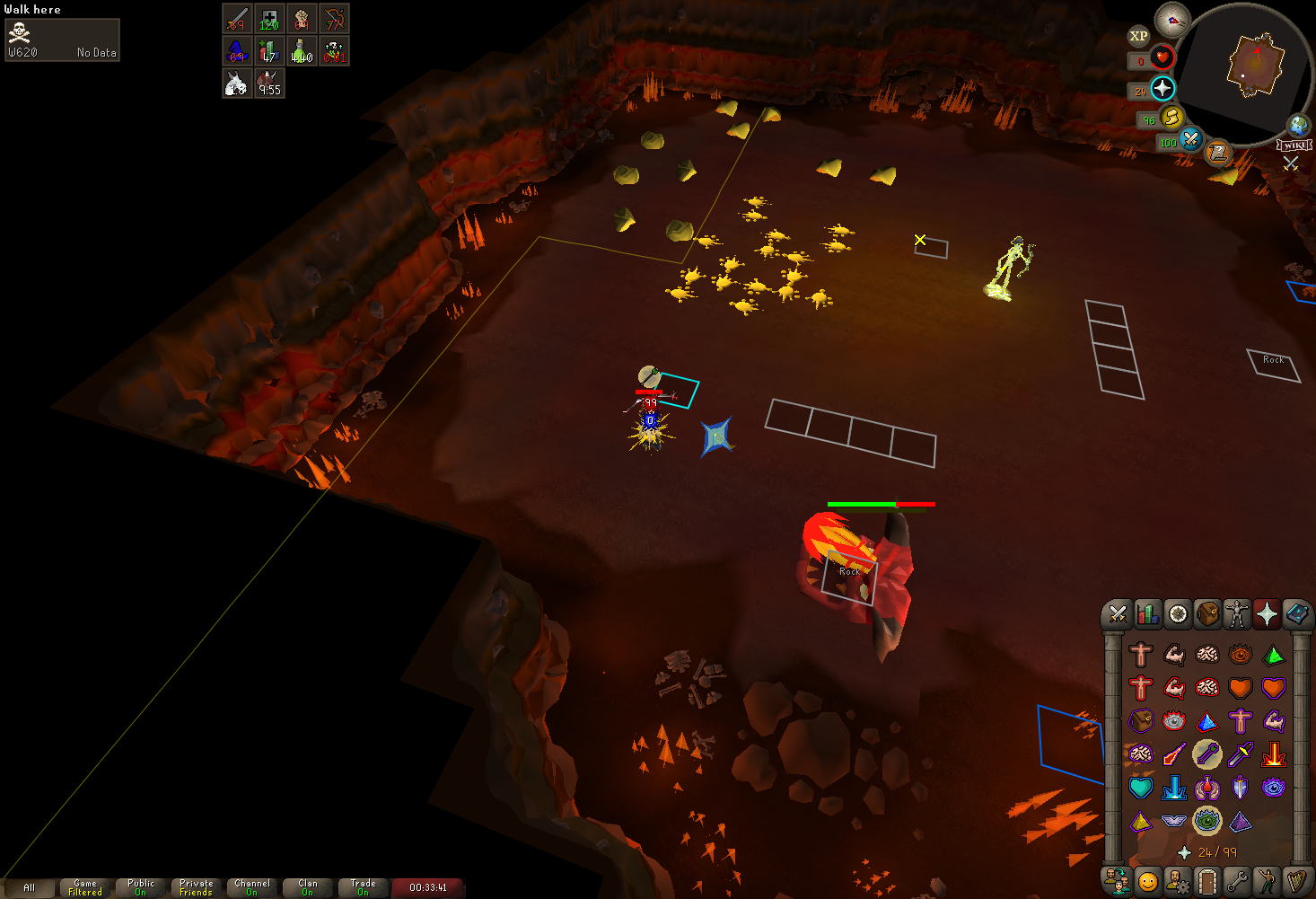Switch to the Combat Options tab

coord(1118,614)
